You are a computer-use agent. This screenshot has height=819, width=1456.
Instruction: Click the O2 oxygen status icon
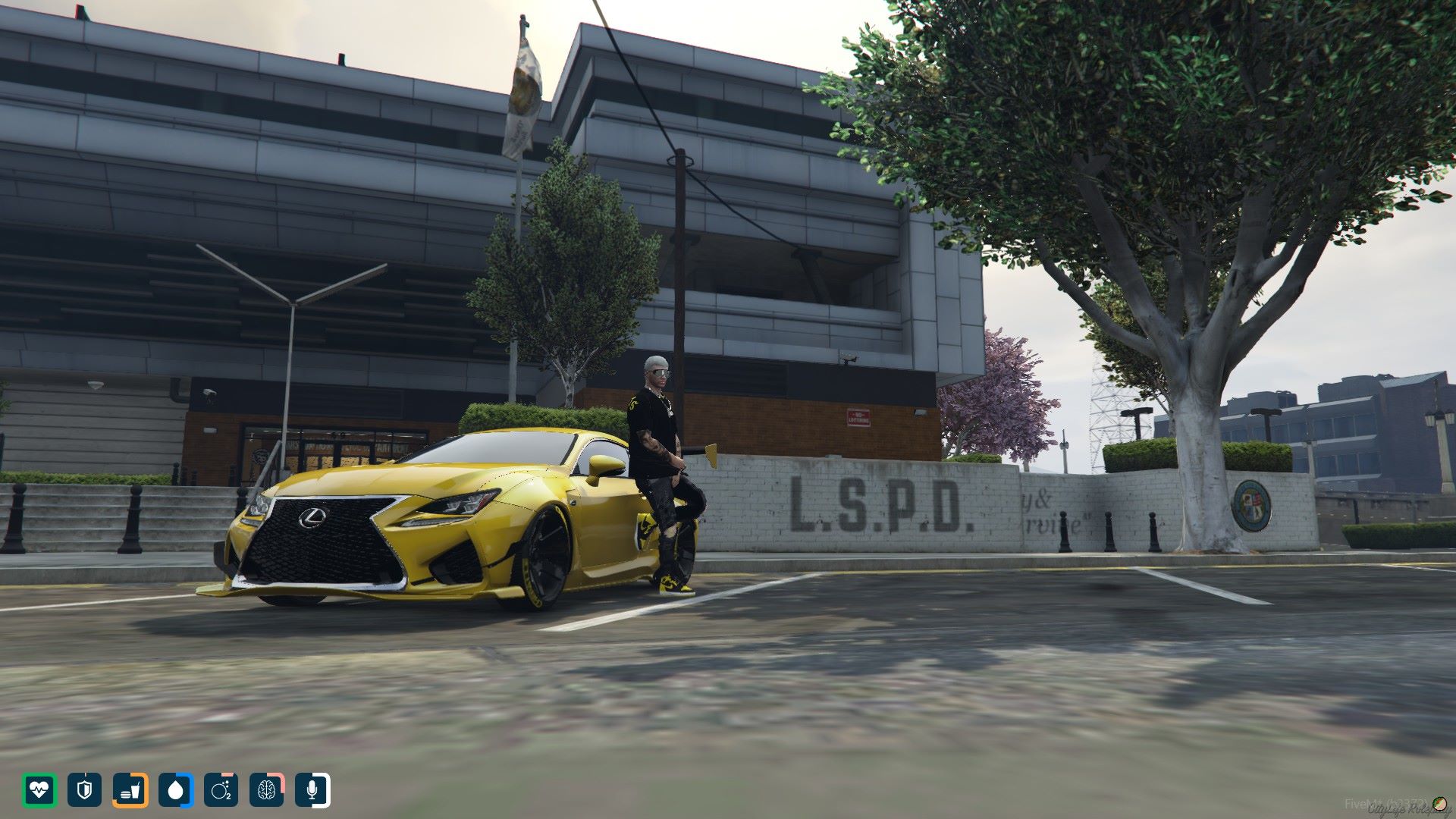point(221,790)
